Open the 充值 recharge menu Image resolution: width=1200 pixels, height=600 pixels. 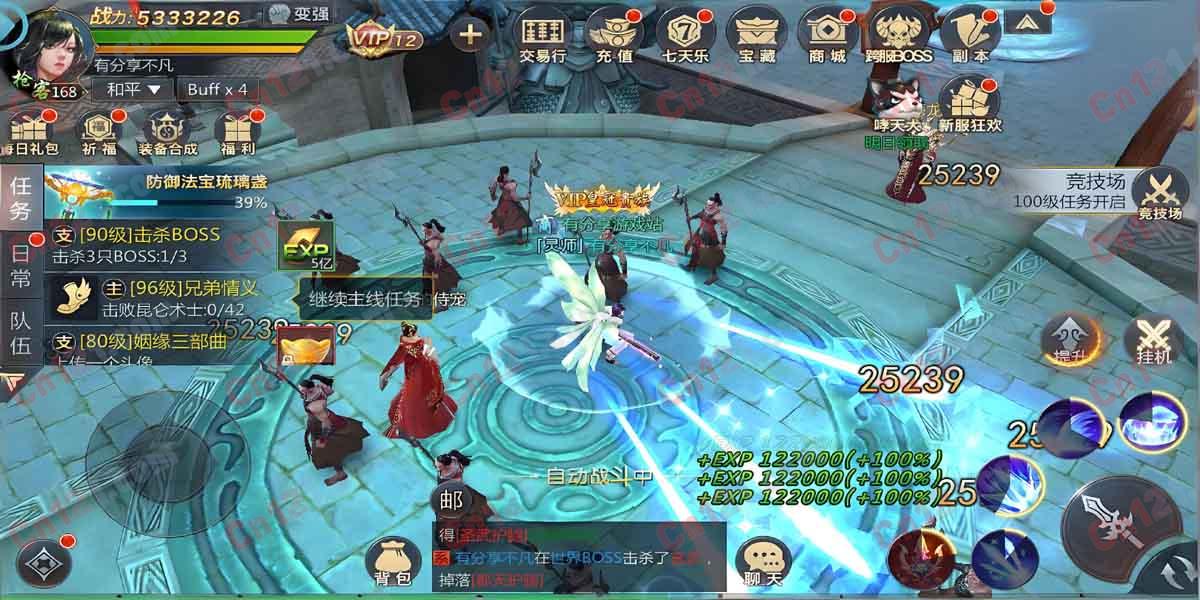pos(614,37)
